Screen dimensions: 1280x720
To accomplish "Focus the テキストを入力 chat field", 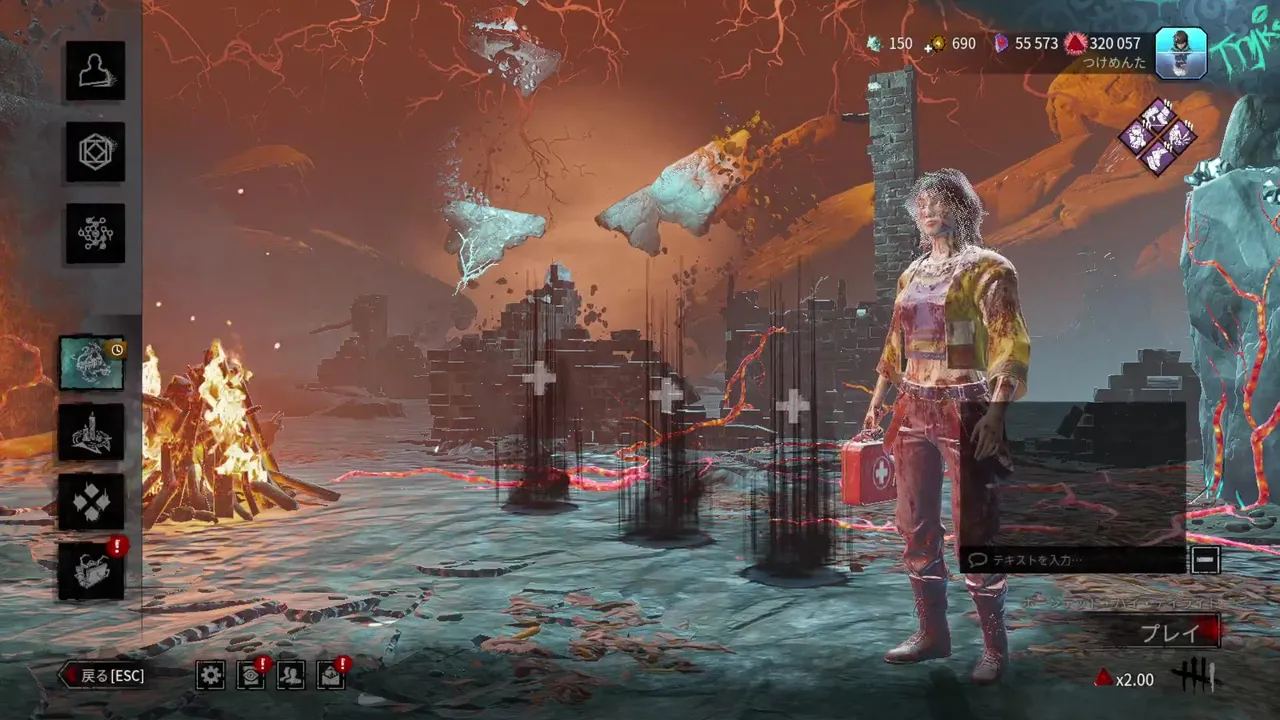I will pyautogui.click(x=1072, y=560).
